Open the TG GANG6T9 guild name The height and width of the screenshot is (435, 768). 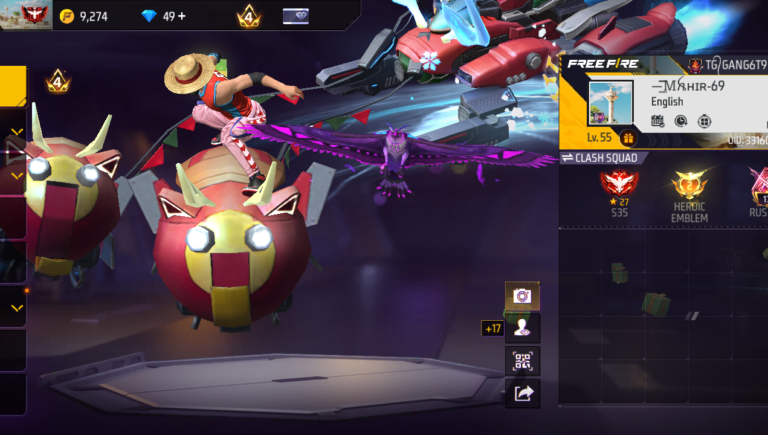tap(730, 65)
